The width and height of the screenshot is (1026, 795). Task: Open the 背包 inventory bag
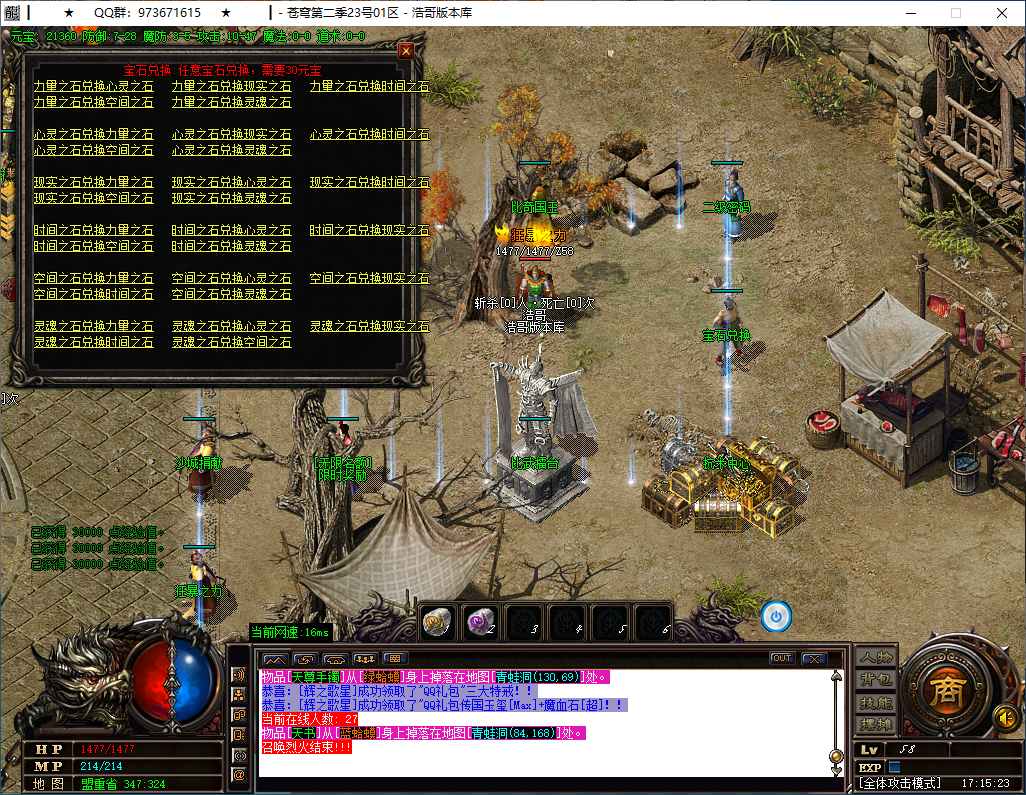coord(876,680)
